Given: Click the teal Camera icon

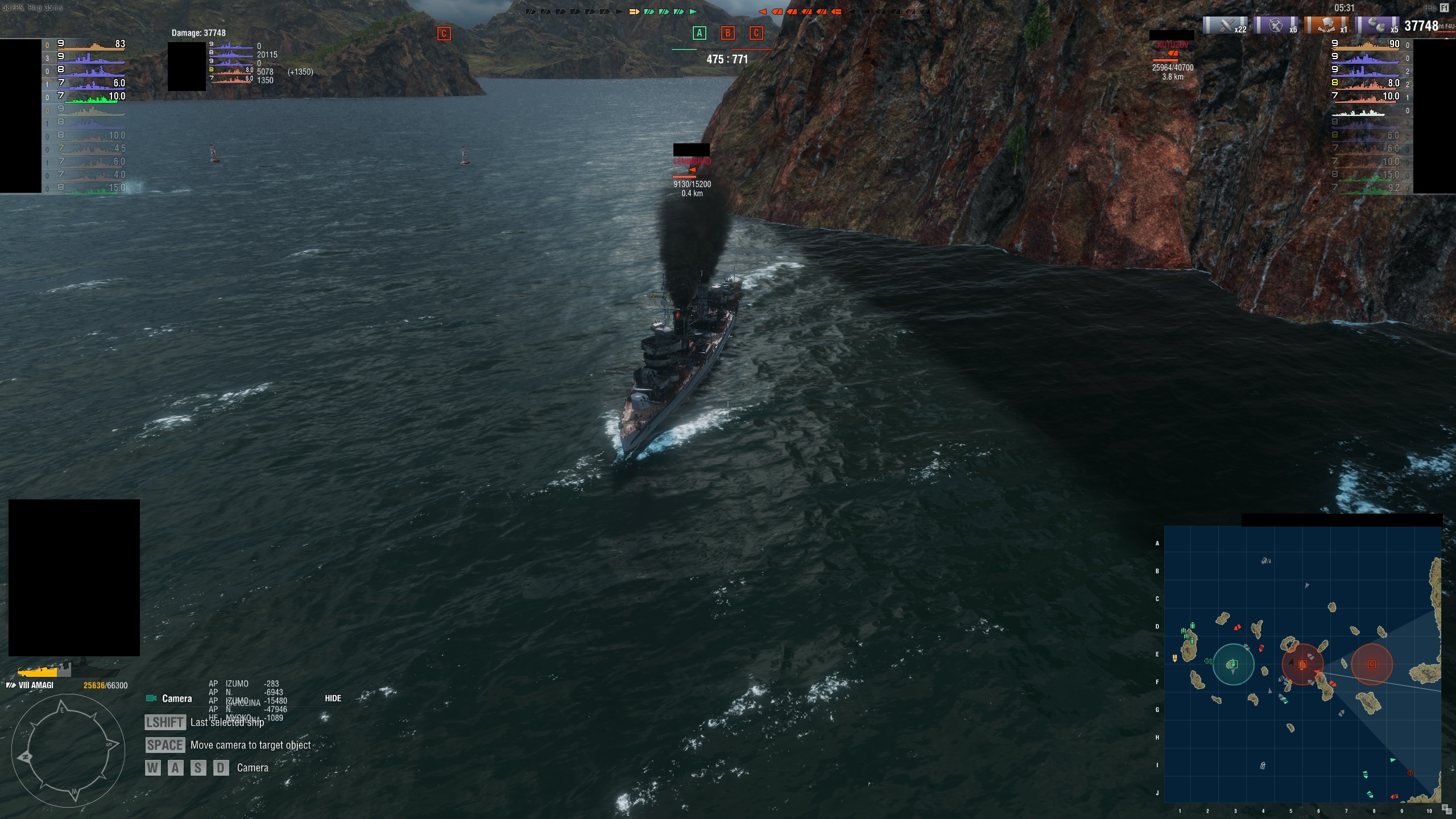Looking at the screenshot, I should click(x=151, y=698).
